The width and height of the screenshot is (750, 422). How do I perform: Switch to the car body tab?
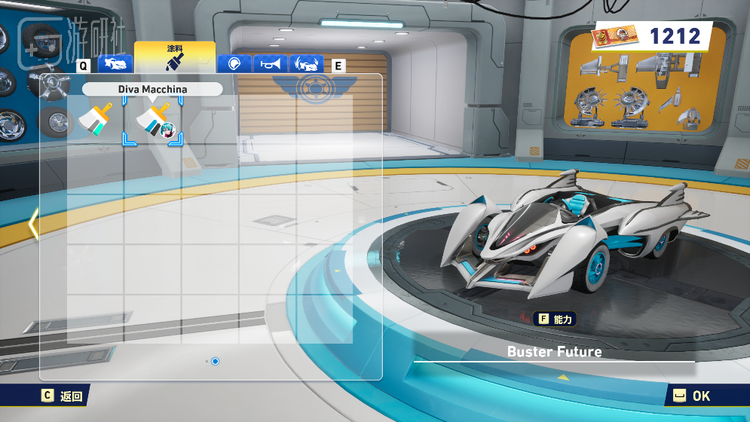[x=116, y=64]
